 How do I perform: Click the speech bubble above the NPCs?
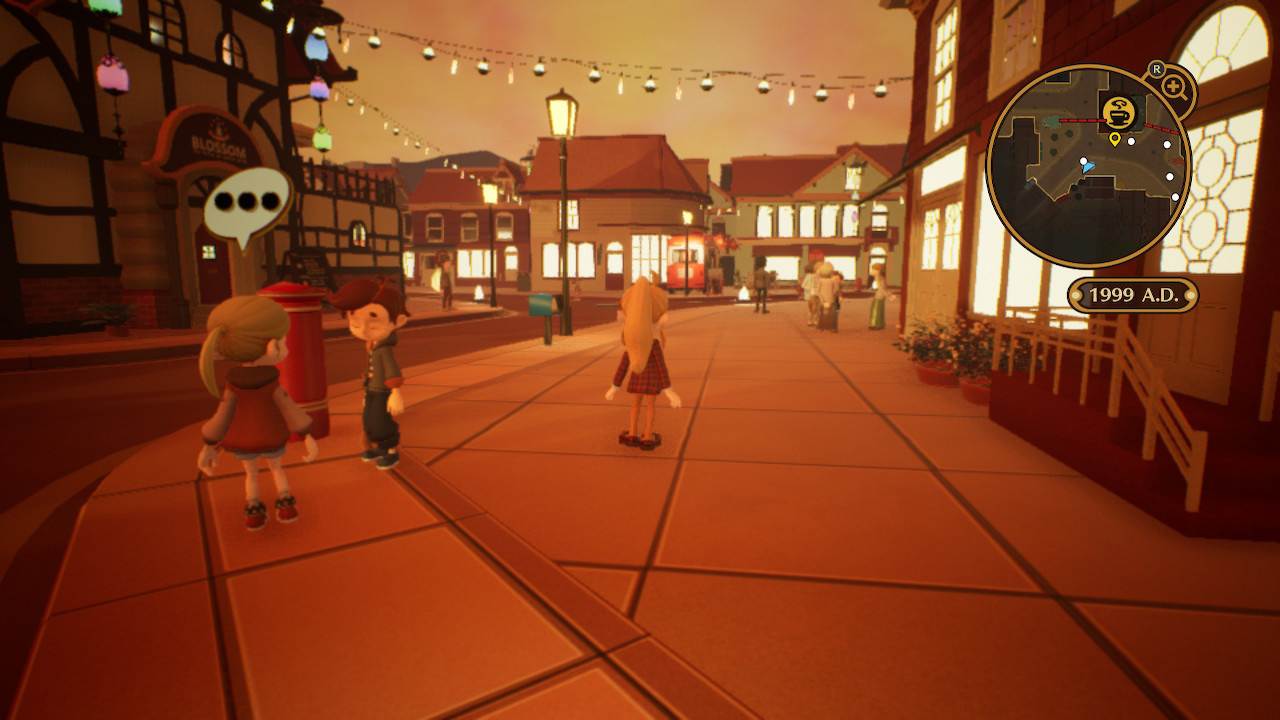[250, 200]
